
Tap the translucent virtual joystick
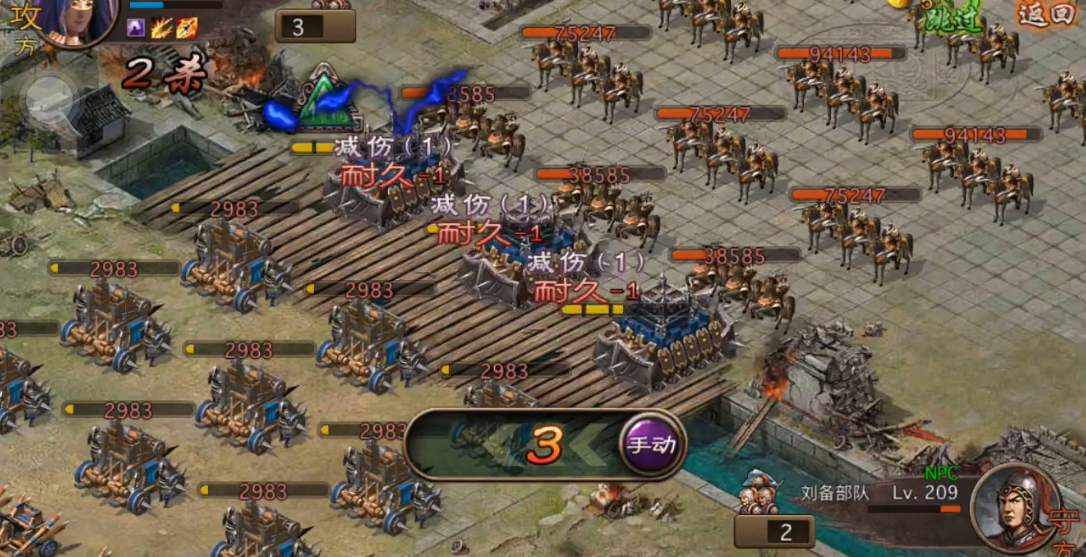coord(48,98)
